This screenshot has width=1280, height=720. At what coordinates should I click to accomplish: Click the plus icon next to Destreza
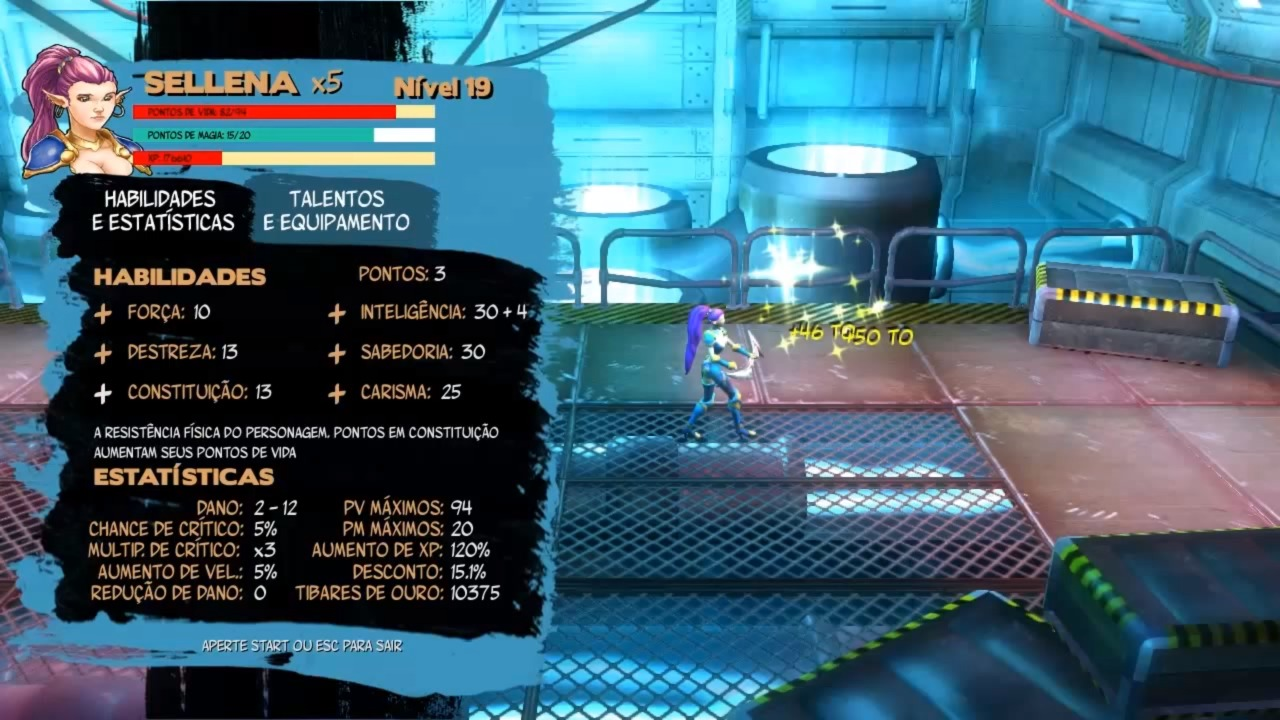point(103,353)
